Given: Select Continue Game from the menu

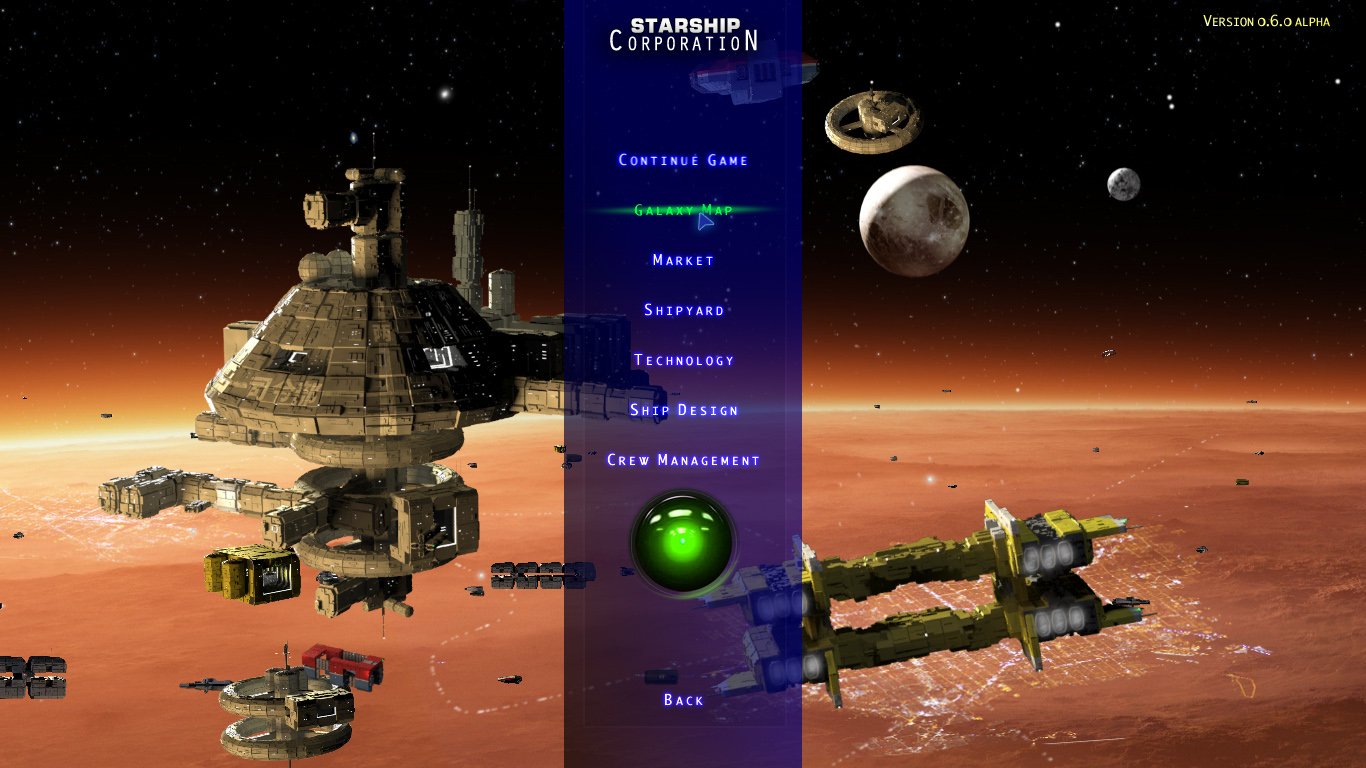Looking at the screenshot, I should (x=683, y=160).
